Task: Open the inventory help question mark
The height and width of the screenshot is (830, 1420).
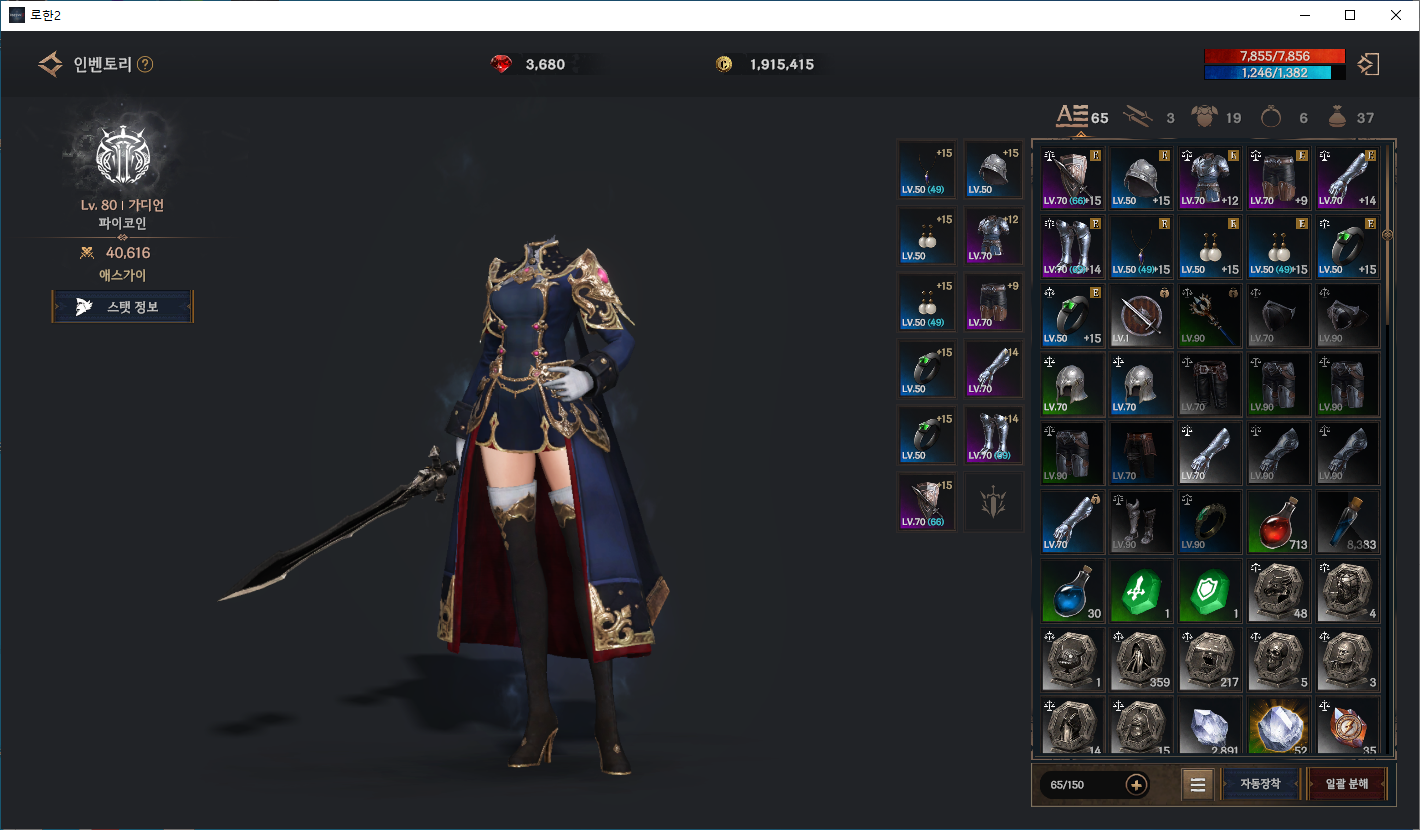Action: pos(145,65)
